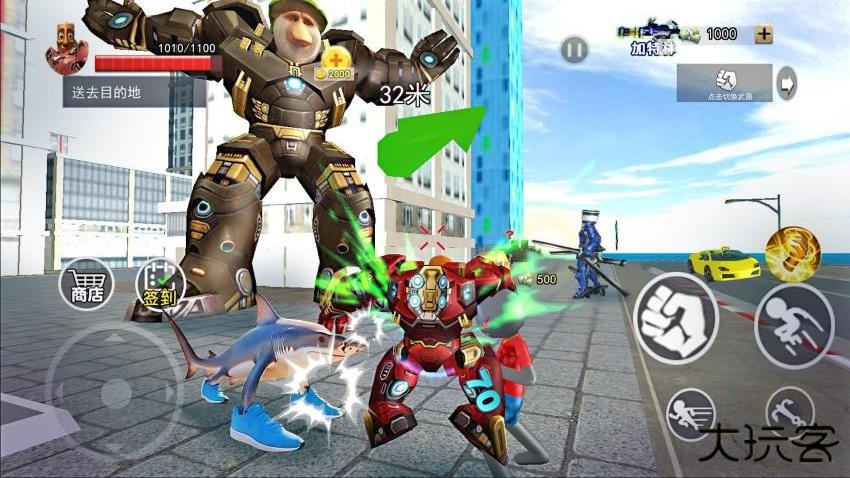Cycle to next weapon with arrow button

pos(788,83)
